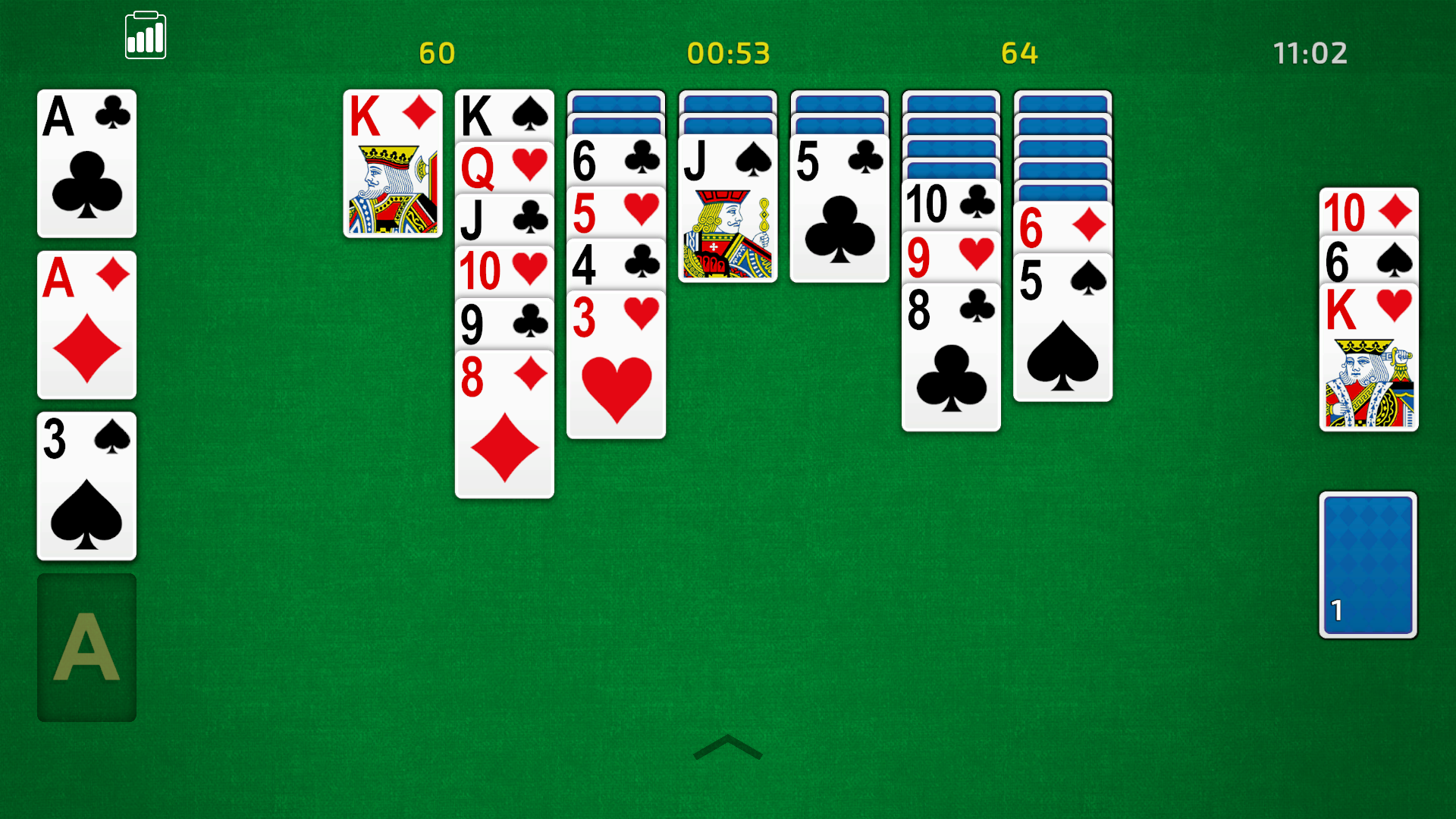Select the Ace of Diamonds foundation pile

[86, 325]
